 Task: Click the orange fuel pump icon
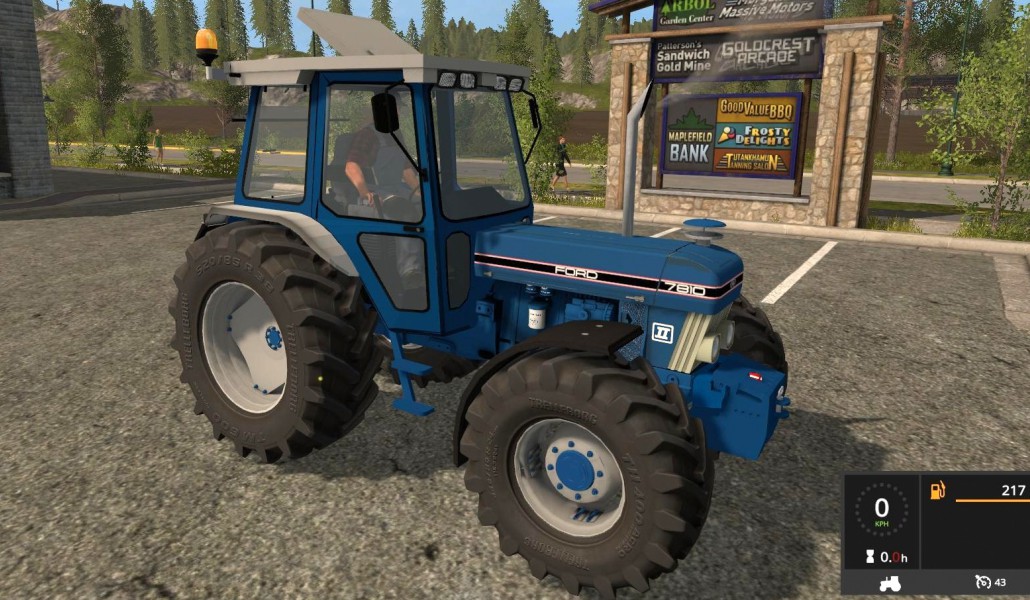click(938, 490)
